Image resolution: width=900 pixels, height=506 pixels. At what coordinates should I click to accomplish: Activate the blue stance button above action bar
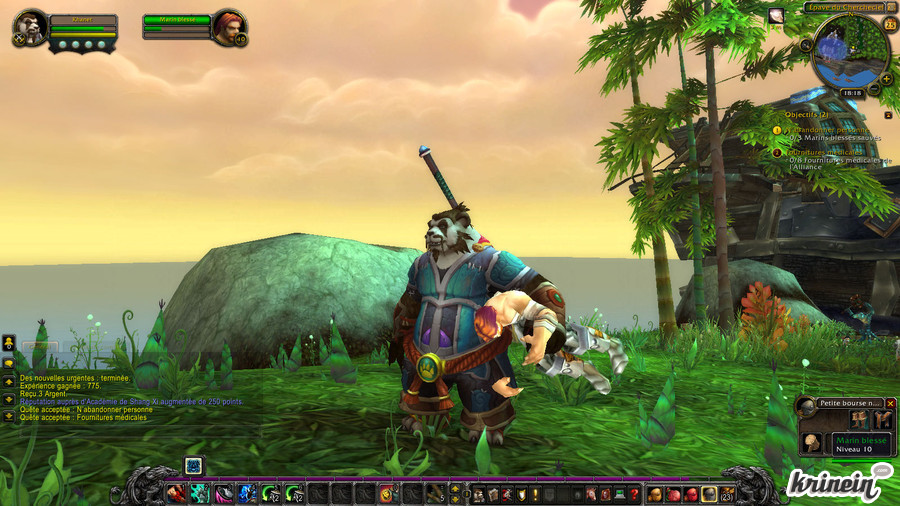[194, 465]
